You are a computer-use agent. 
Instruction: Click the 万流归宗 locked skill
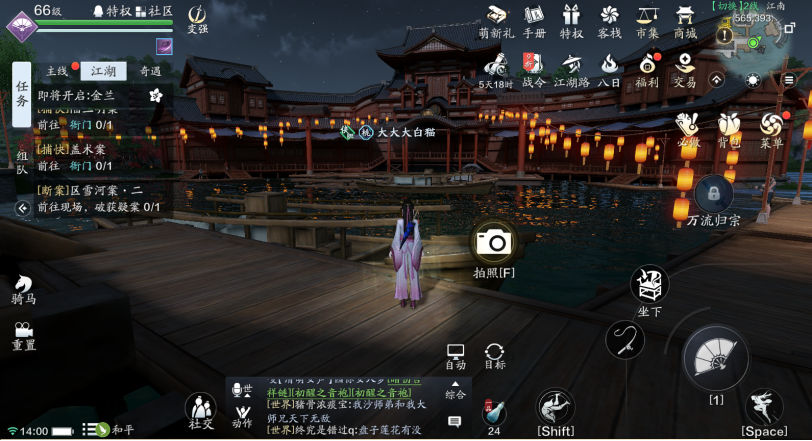coord(714,194)
